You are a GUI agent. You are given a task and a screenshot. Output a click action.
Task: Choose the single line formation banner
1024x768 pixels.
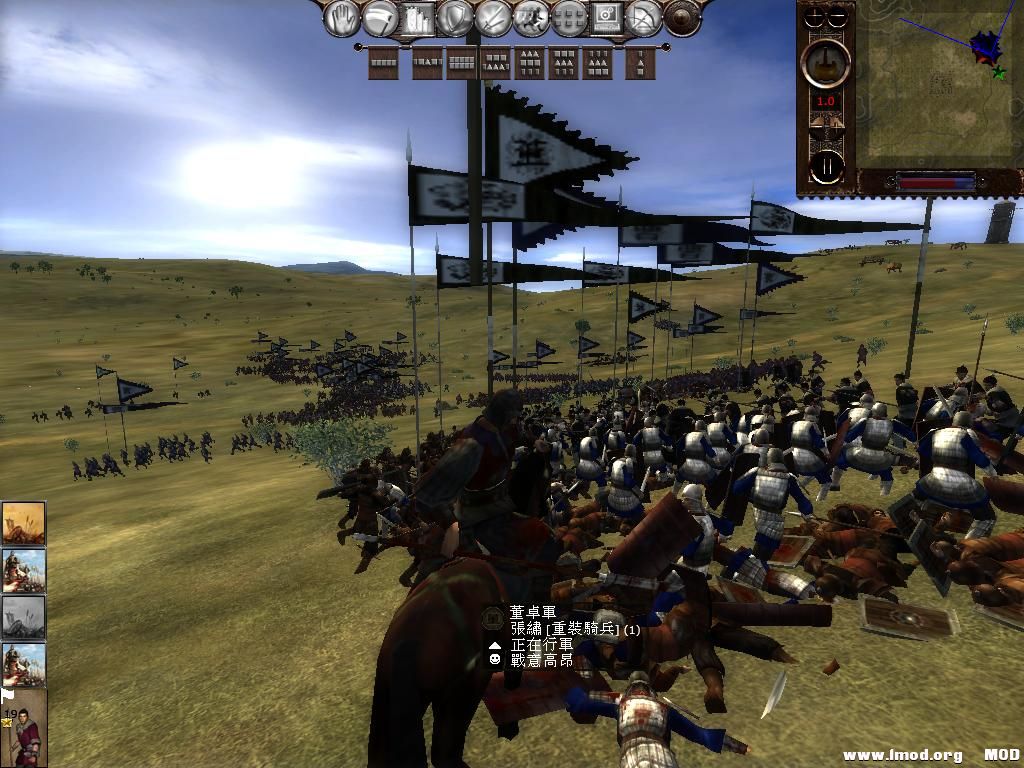coord(384,63)
